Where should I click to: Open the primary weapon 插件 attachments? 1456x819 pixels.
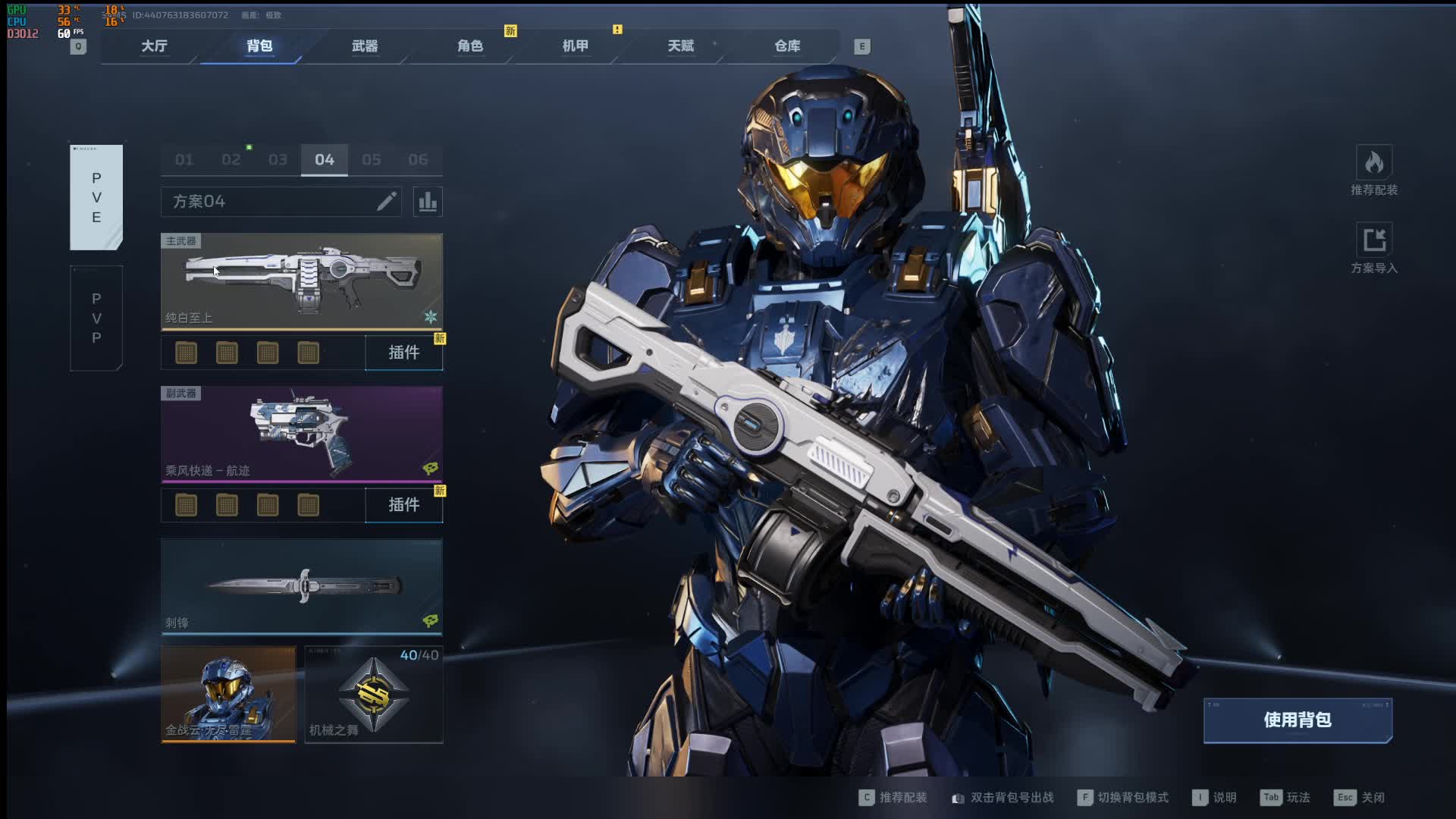[403, 353]
